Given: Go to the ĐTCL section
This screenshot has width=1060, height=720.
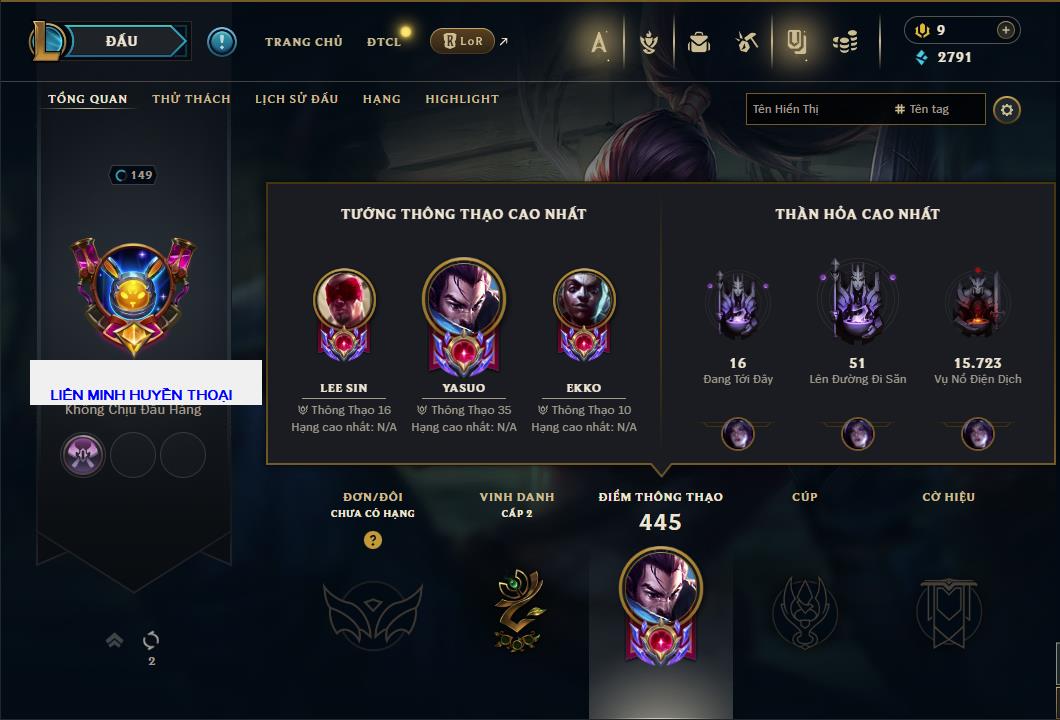Looking at the screenshot, I should [x=384, y=42].
